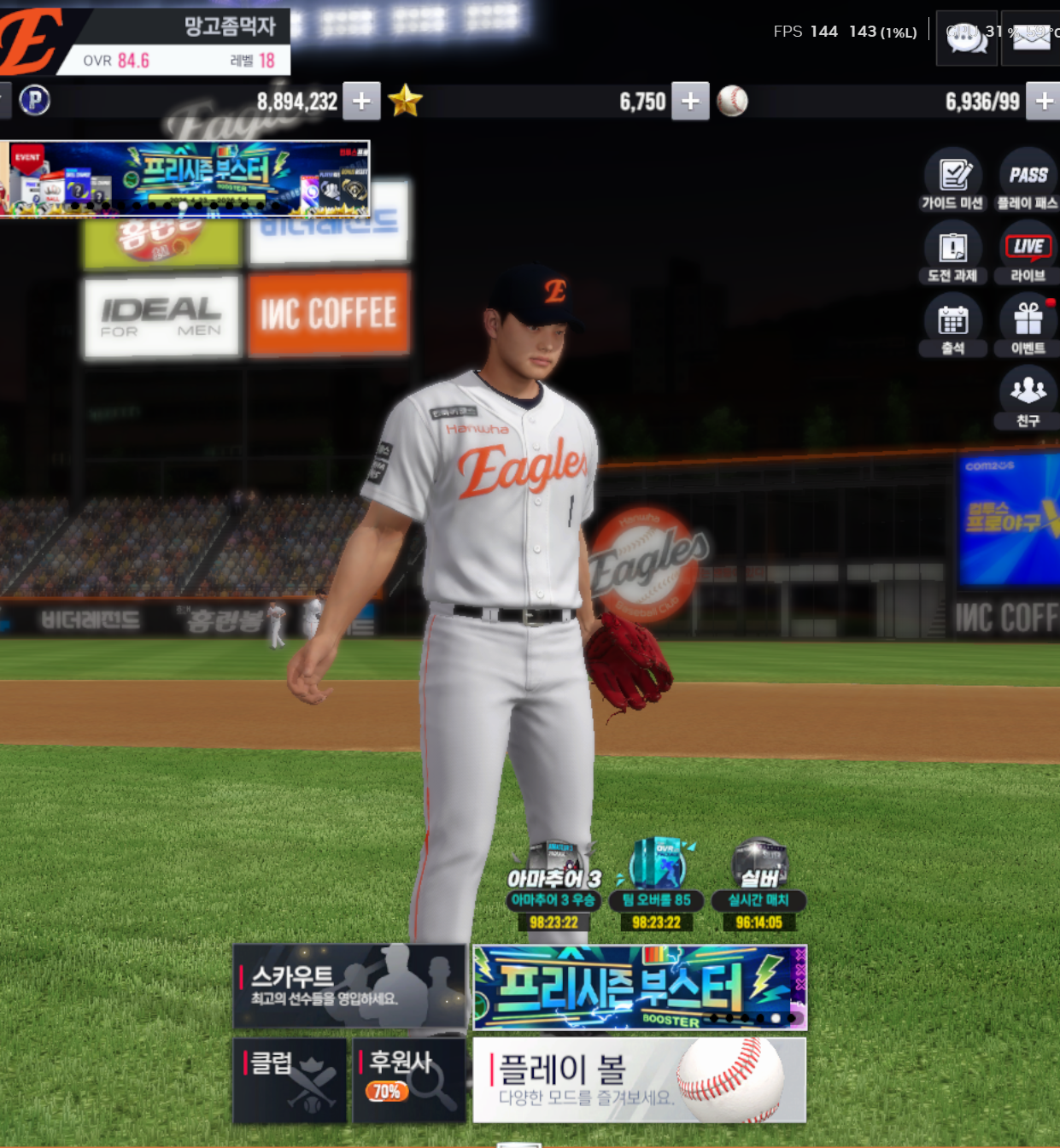Image resolution: width=1060 pixels, height=1148 pixels.
Task: Click the 프리시즌 부스터 banner above 플레이 볼
Action: point(640,987)
